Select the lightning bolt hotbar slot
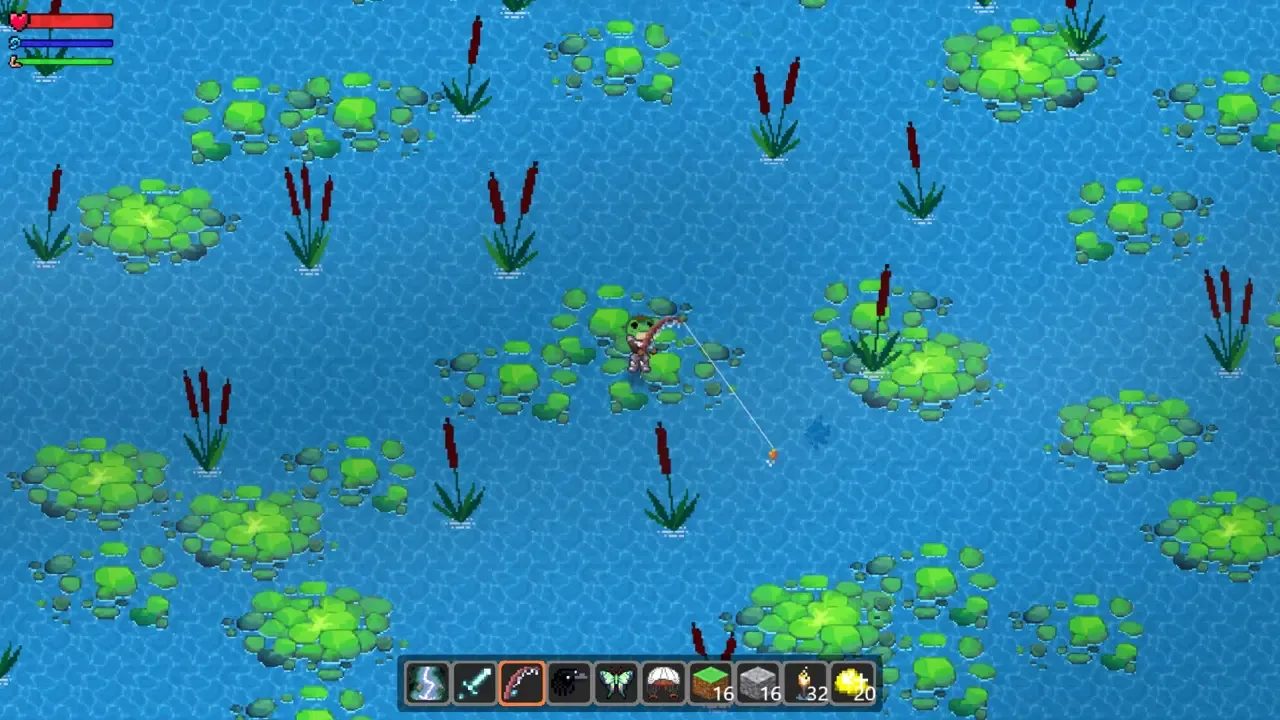The image size is (1280, 720). point(427,683)
